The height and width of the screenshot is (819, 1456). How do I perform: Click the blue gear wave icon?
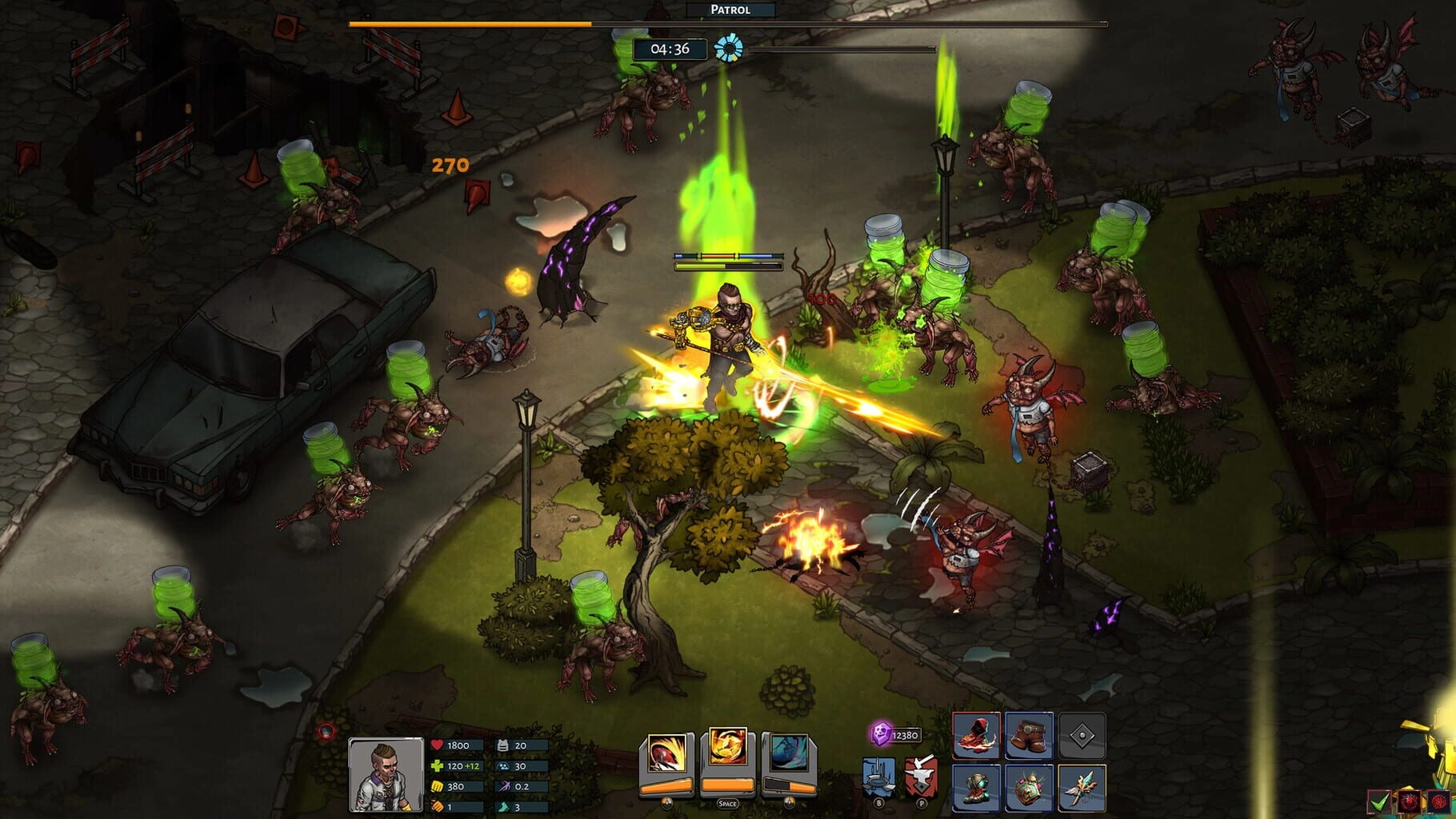(x=728, y=49)
